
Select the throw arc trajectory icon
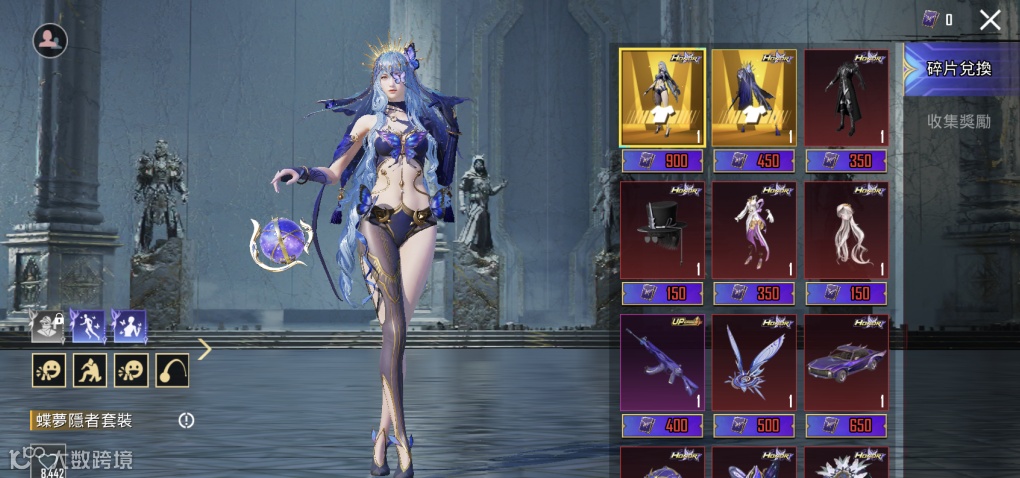(172, 370)
